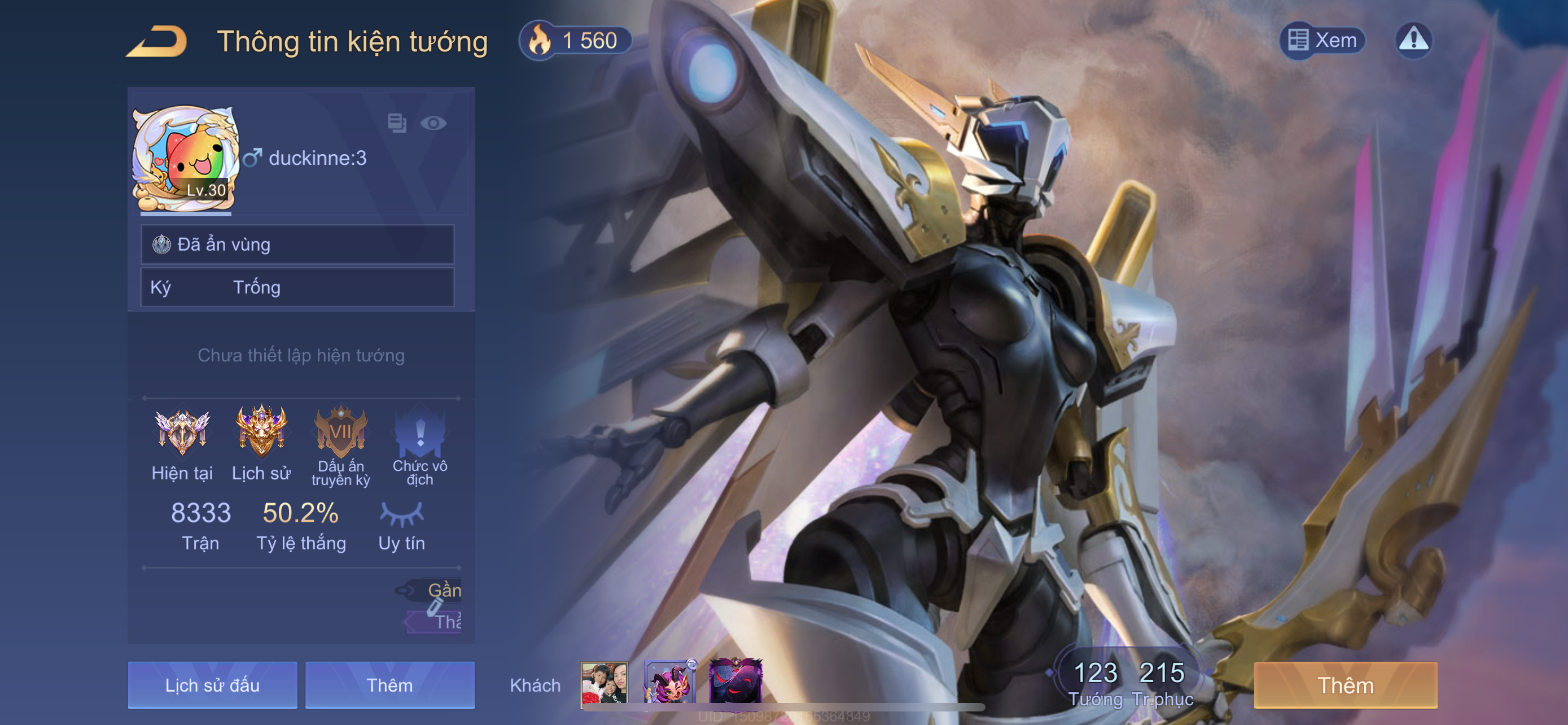Go back using the gold arrow

pos(157,41)
